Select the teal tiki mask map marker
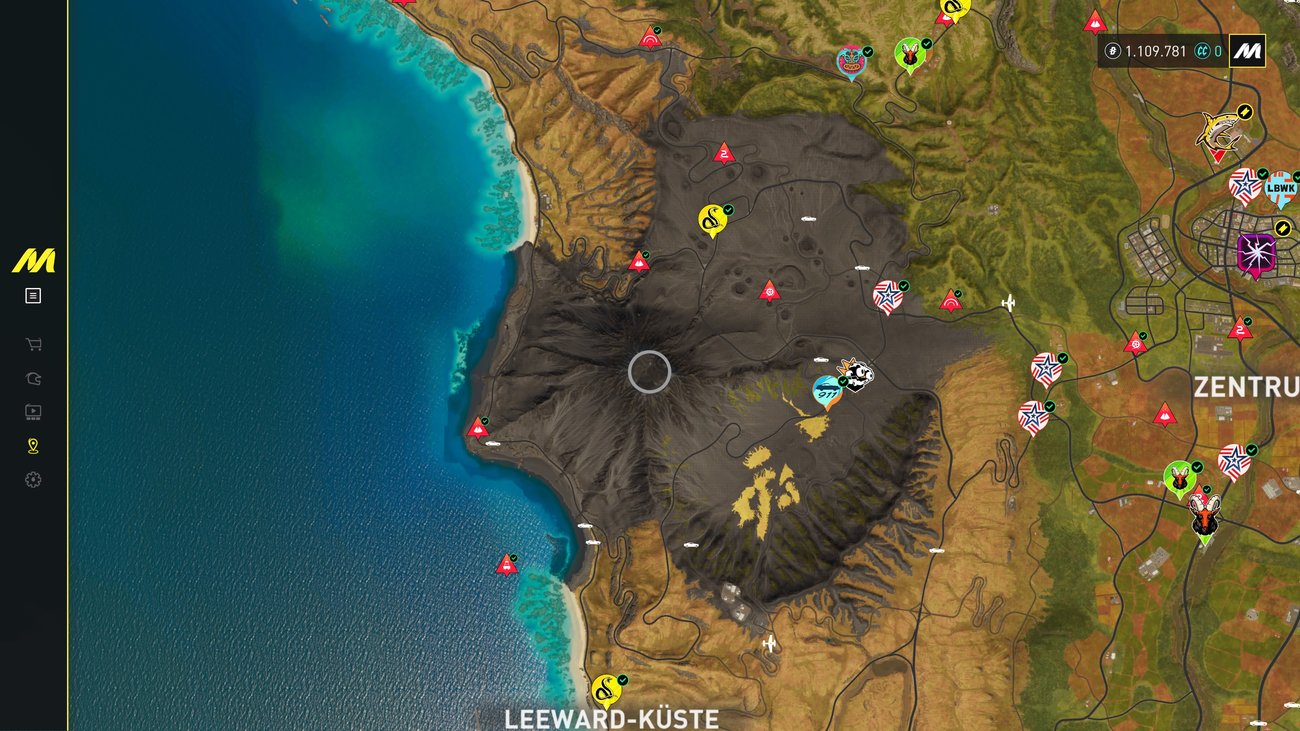Image resolution: width=1300 pixels, height=731 pixels. click(x=851, y=62)
